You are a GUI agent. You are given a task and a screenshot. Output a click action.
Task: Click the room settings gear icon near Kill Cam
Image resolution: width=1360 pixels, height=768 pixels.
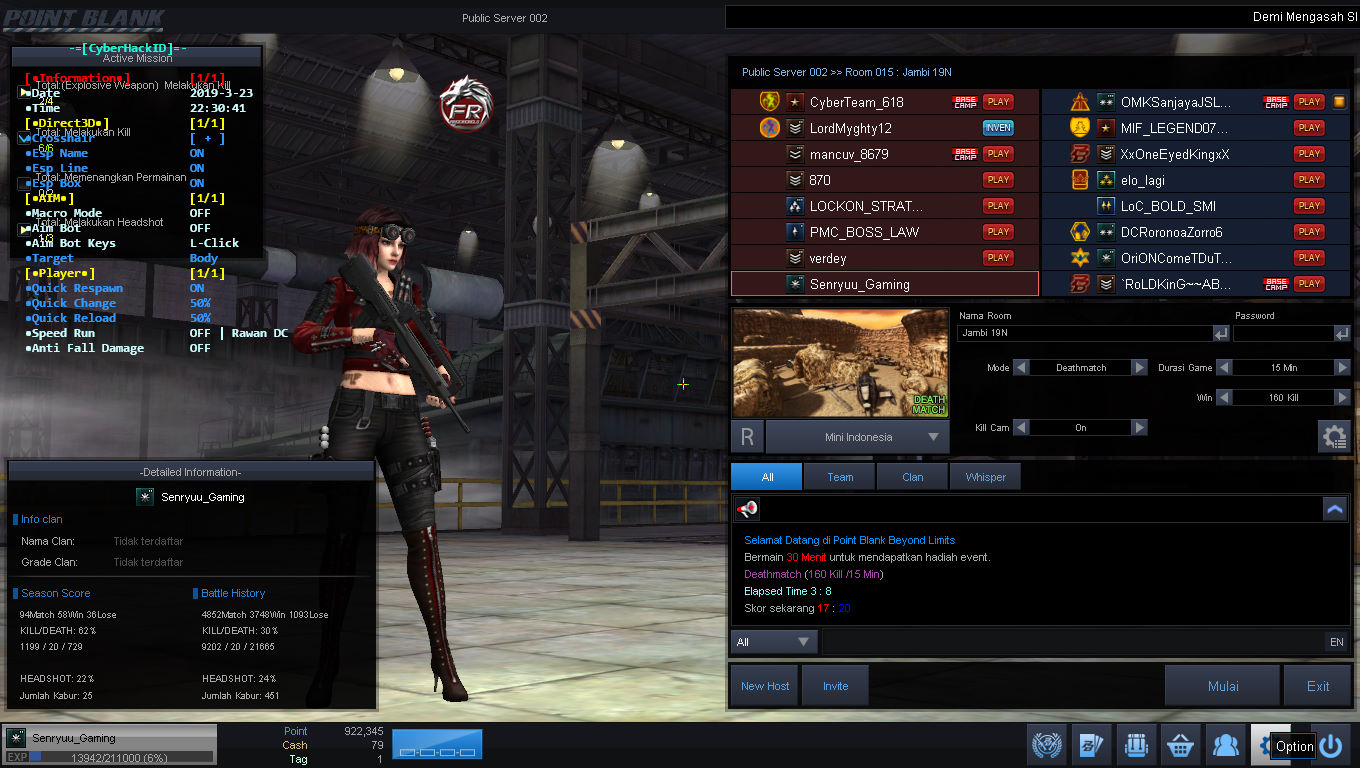tap(1334, 436)
